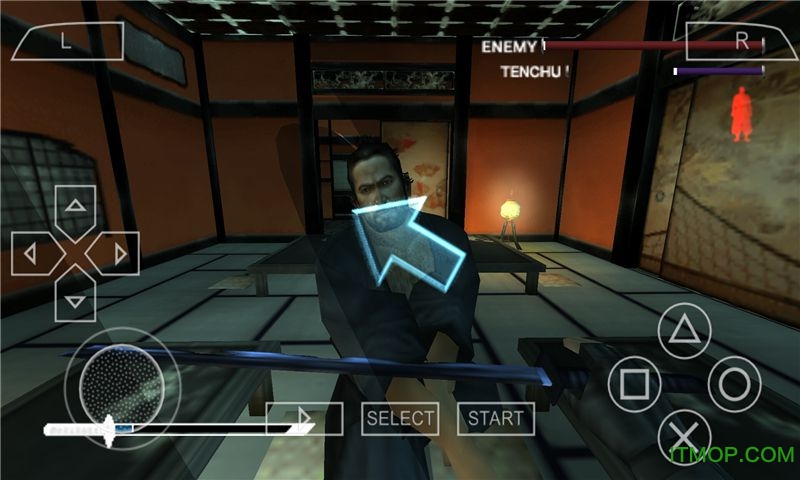800x480 pixels.
Task: Tap the D-pad left arrow
Action: click(31, 253)
